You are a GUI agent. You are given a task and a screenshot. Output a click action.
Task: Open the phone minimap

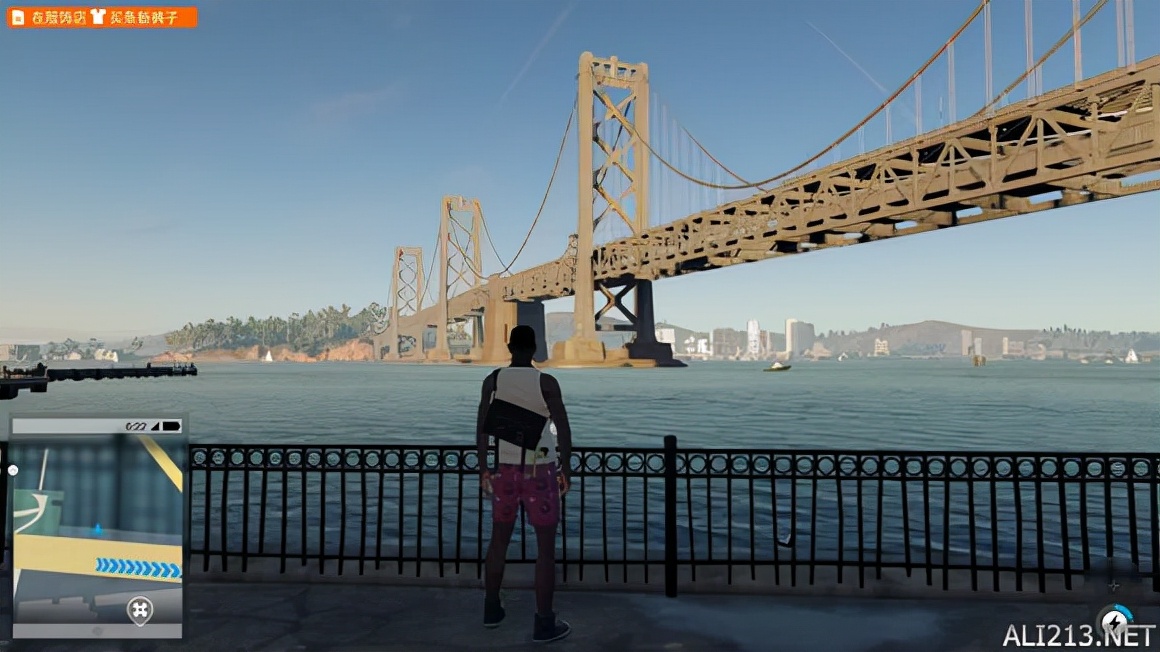(x=97, y=527)
